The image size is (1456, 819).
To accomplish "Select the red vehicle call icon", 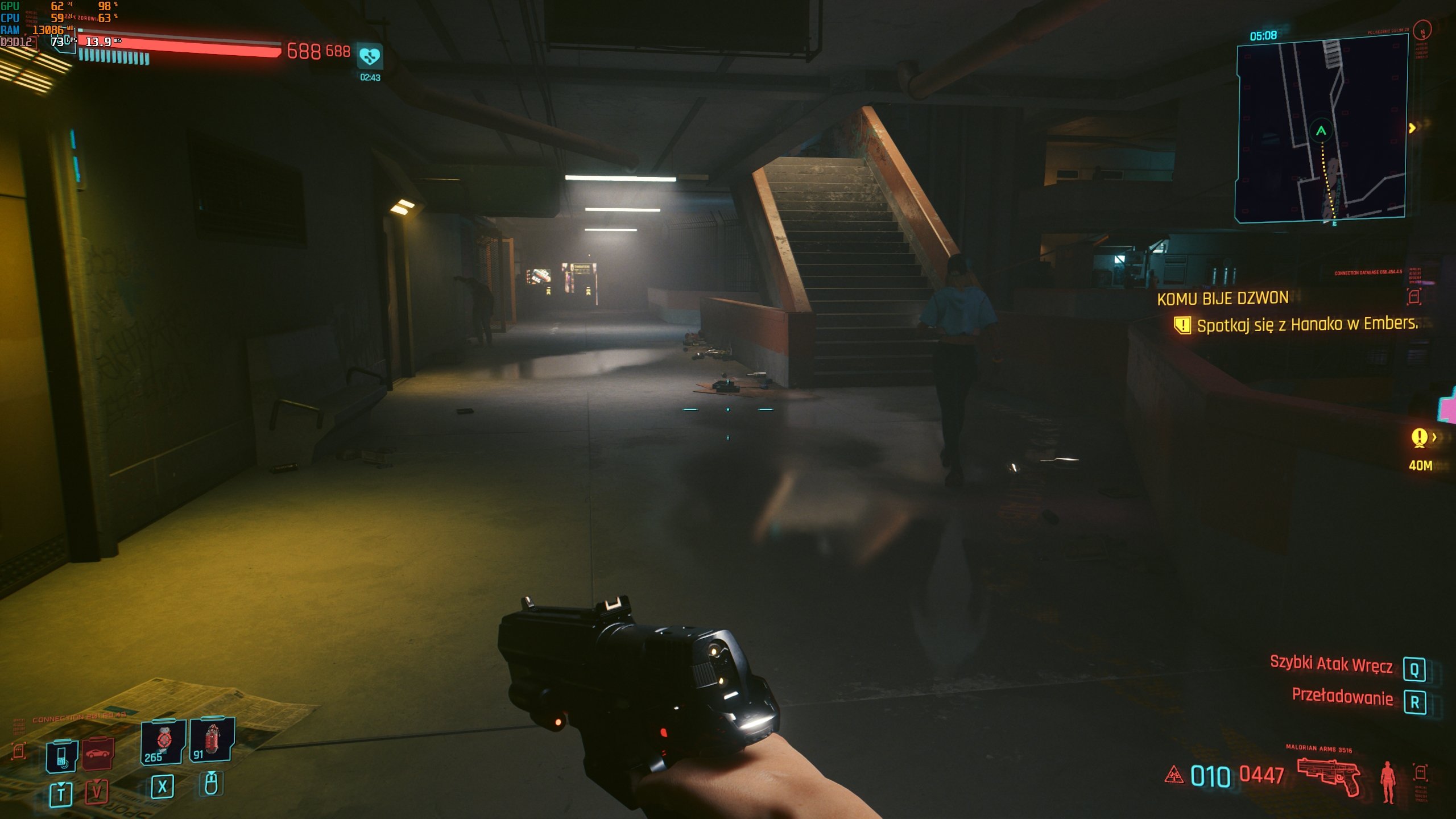I will pos(98,754).
